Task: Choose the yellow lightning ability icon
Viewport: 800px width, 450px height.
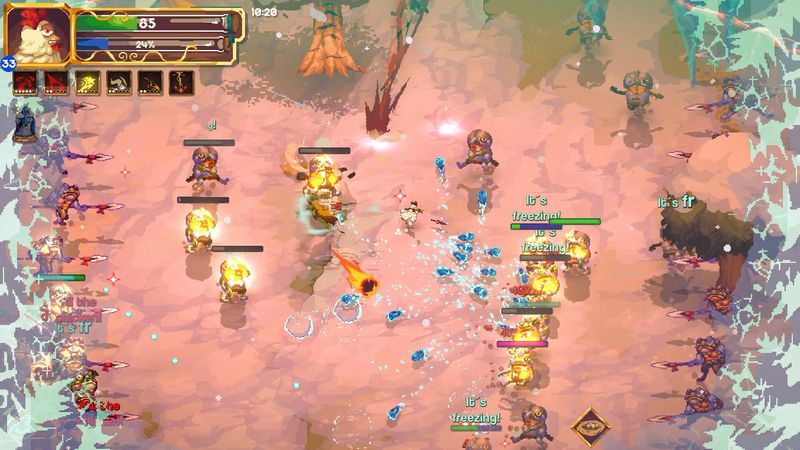Action: click(89, 82)
